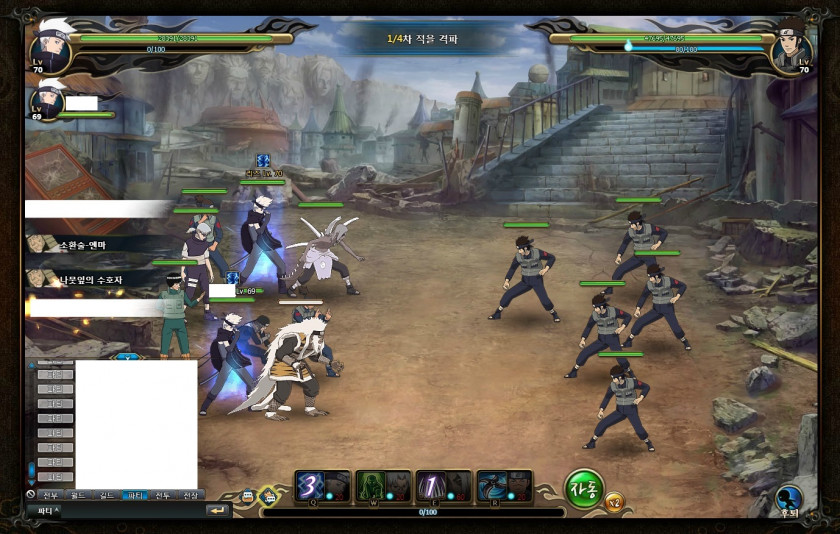Open the 월드 chat tab
Viewport: 840px width, 534px height.
(78, 495)
